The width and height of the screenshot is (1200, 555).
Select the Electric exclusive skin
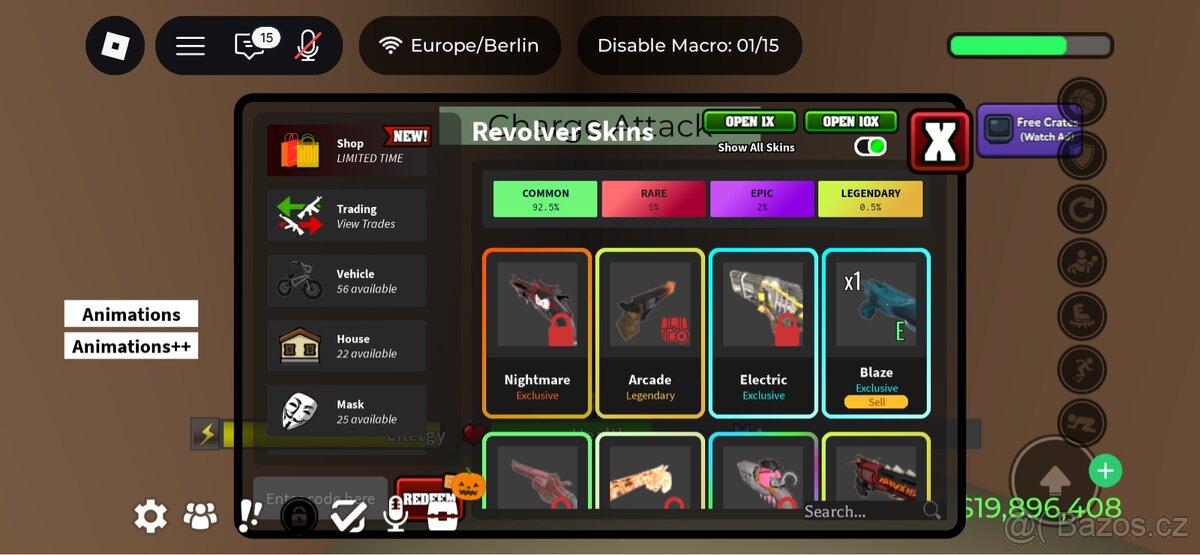point(763,332)
